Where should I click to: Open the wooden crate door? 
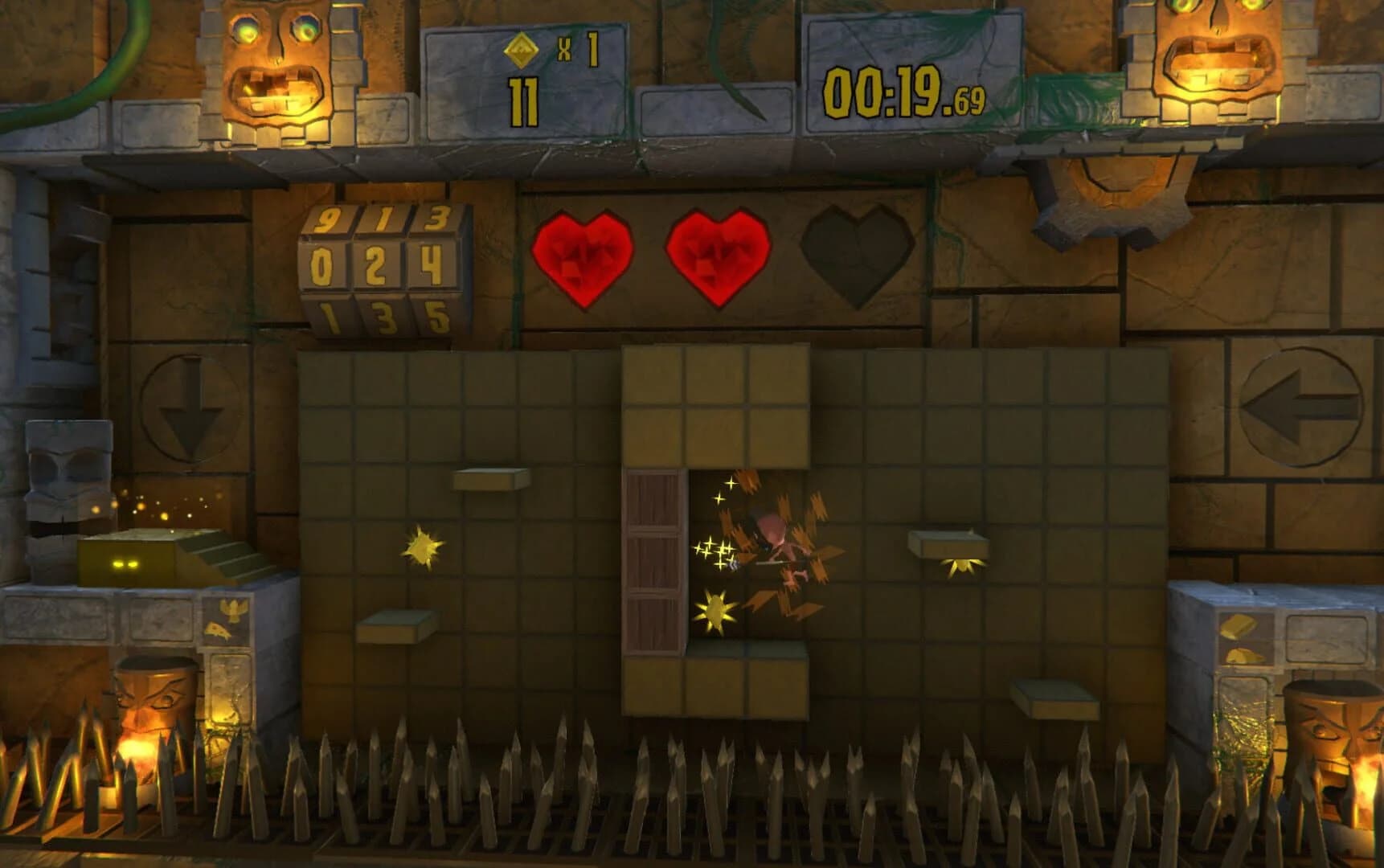tap(653, 563)
